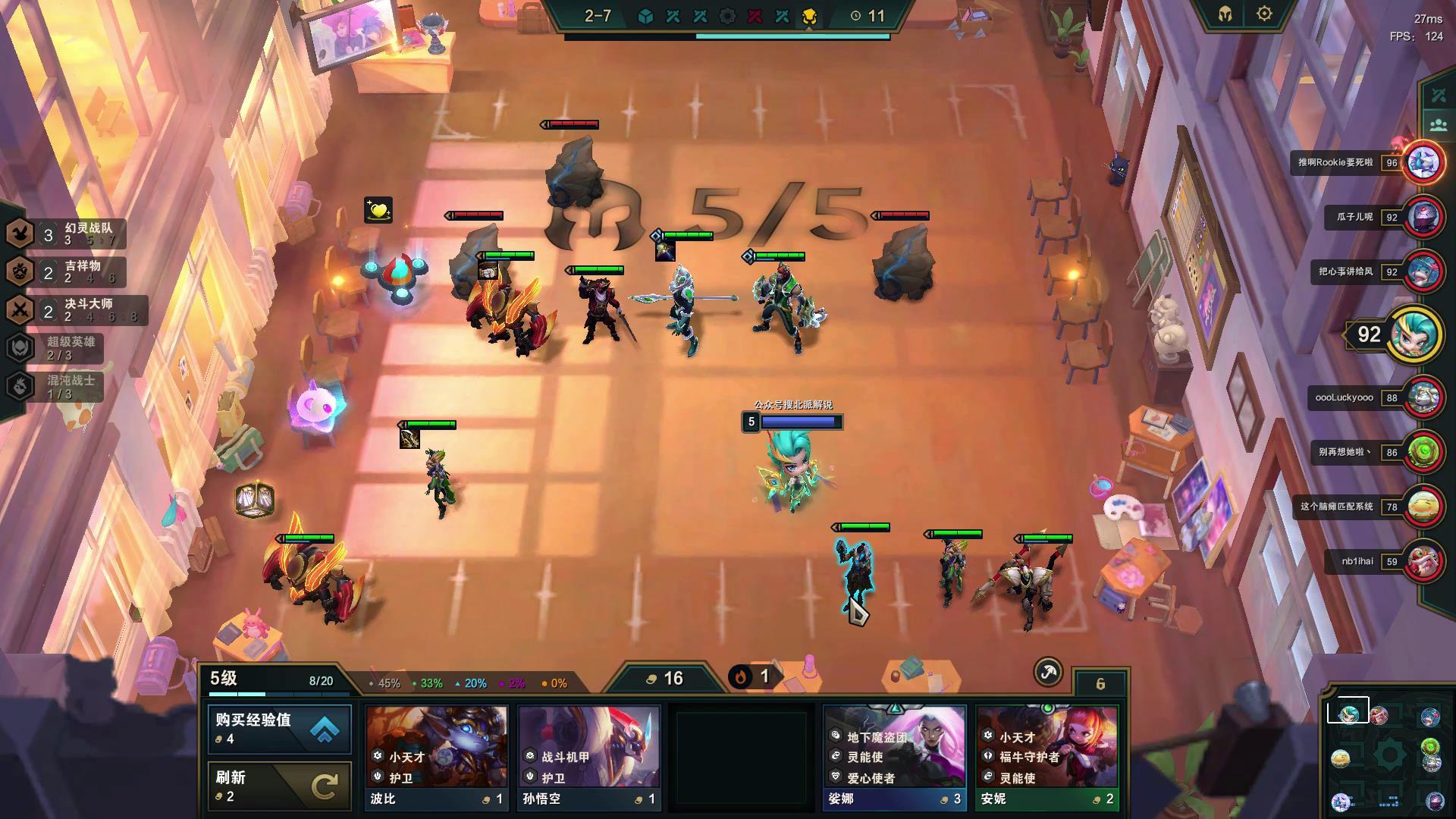Spectate player oooLuckyooo's board

click(1423, 397)
